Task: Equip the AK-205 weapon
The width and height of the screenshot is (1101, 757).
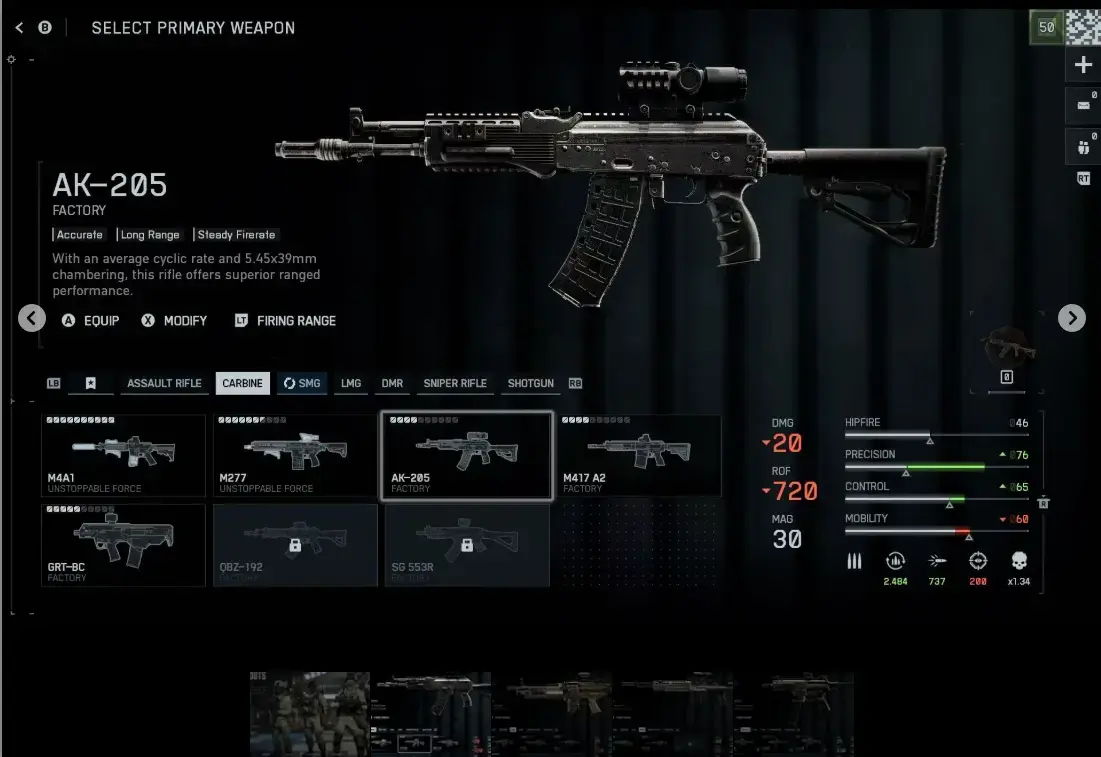Action: pos(91,321)
